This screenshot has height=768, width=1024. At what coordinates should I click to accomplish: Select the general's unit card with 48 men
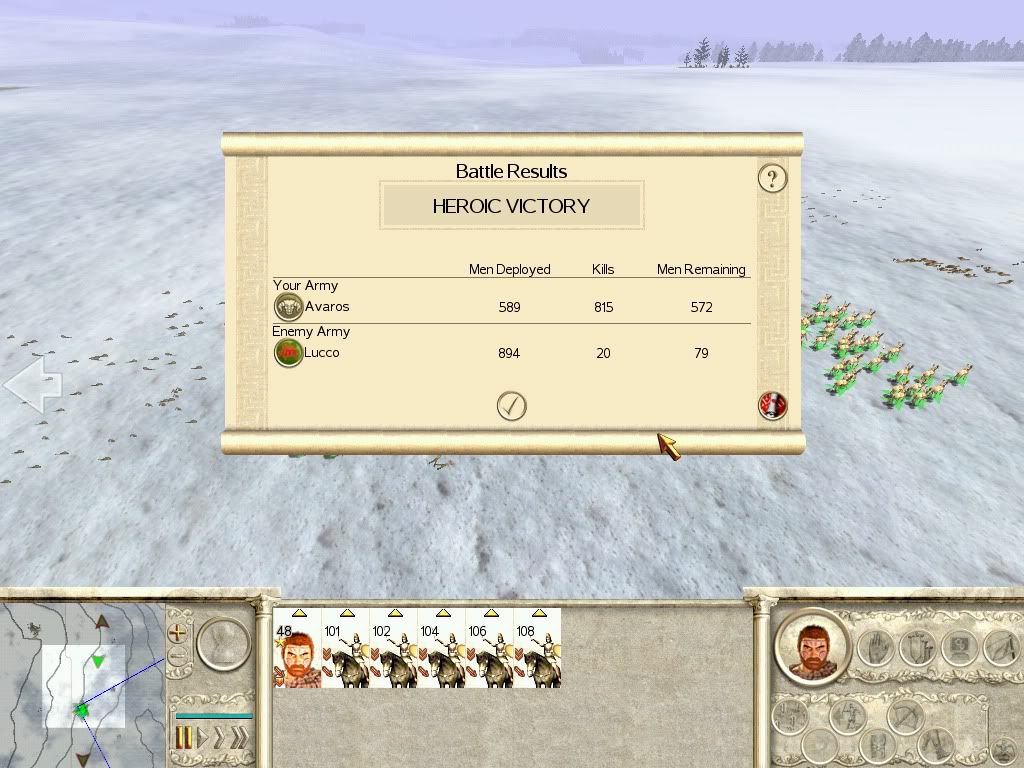(x=297, y=648)
